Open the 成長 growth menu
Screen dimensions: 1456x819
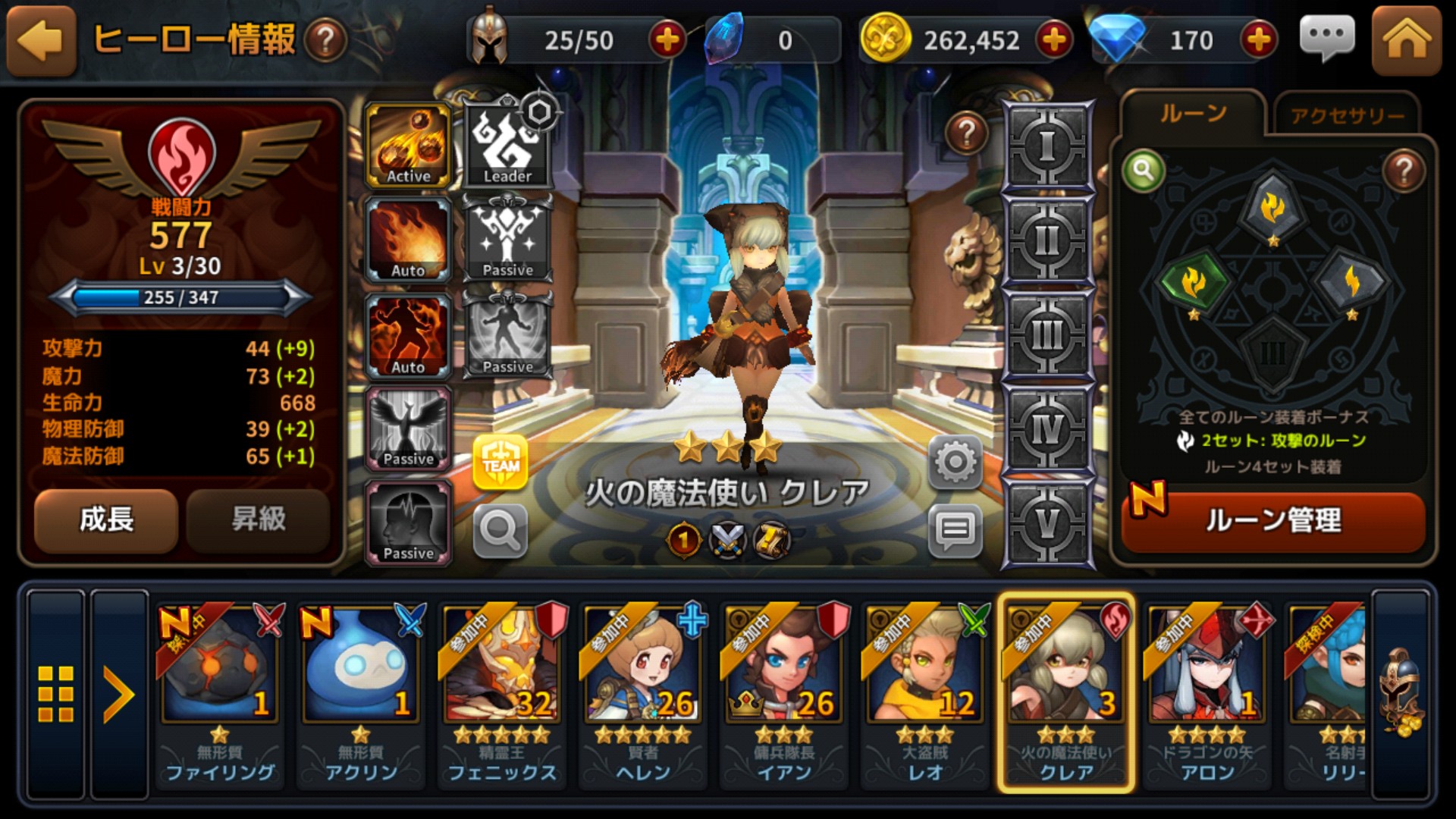coord(106,520)
